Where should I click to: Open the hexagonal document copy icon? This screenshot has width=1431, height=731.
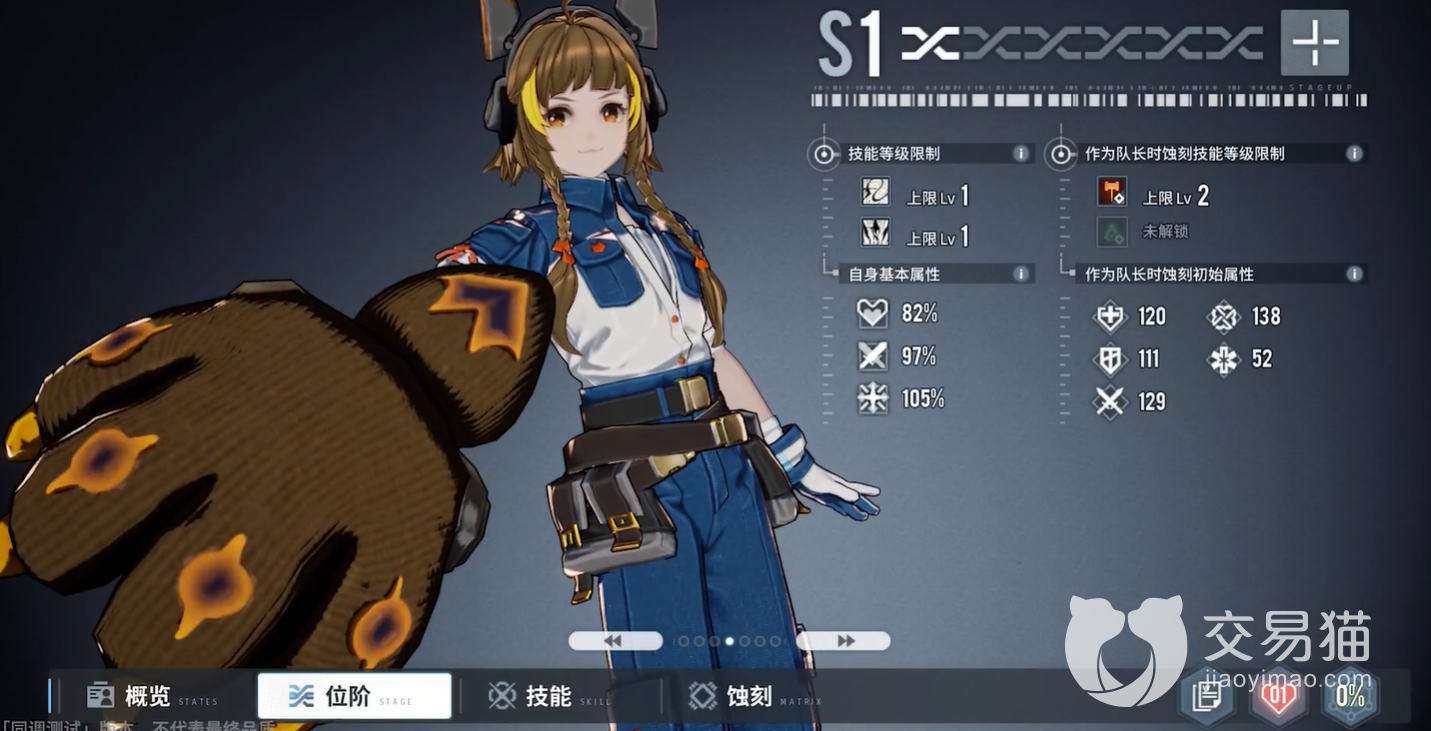pyautogui.click(x=1208, y=696)
